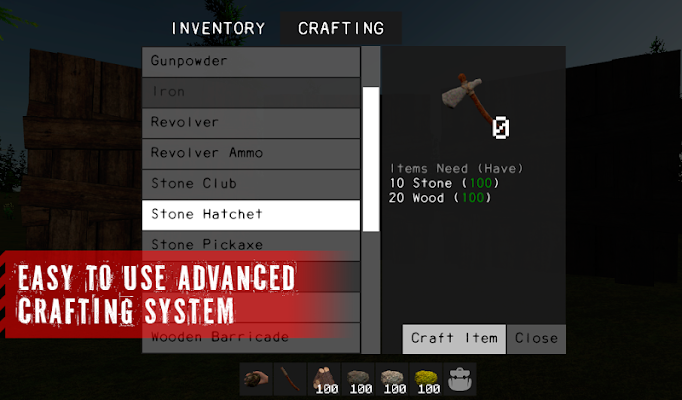Select the Stone Club recipe
The width and height of the screenshot is (682, 400).
pos(251,184)
